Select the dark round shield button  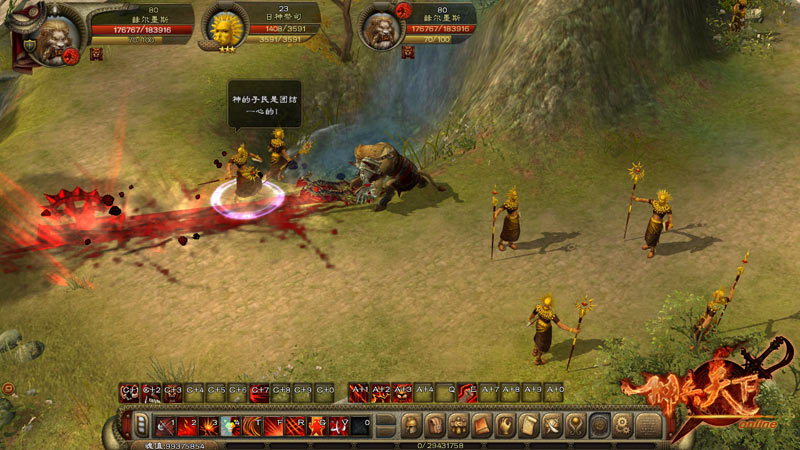click(600, 425)
